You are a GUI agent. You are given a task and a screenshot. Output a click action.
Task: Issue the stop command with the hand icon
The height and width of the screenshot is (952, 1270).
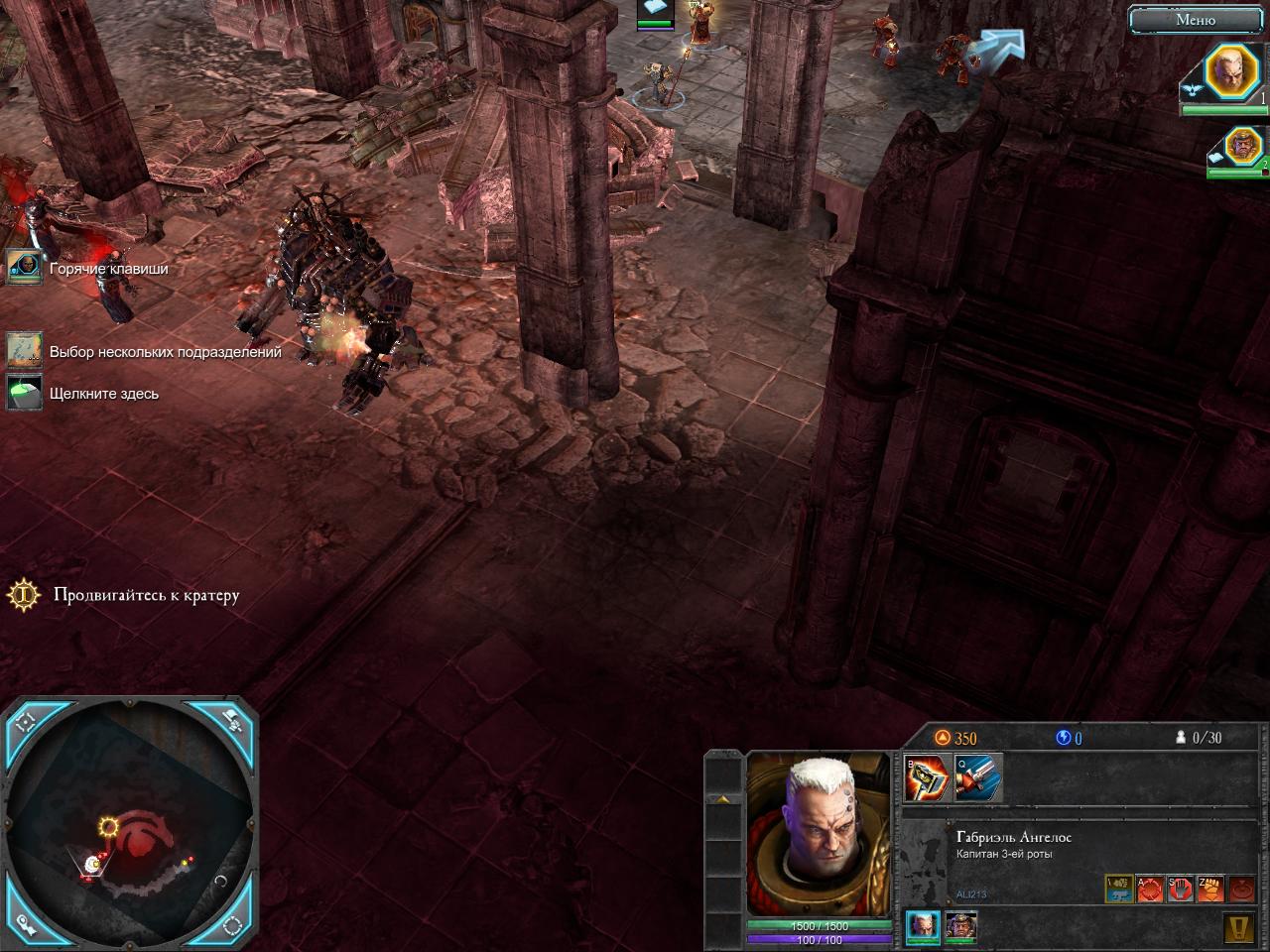point(1180,889)
